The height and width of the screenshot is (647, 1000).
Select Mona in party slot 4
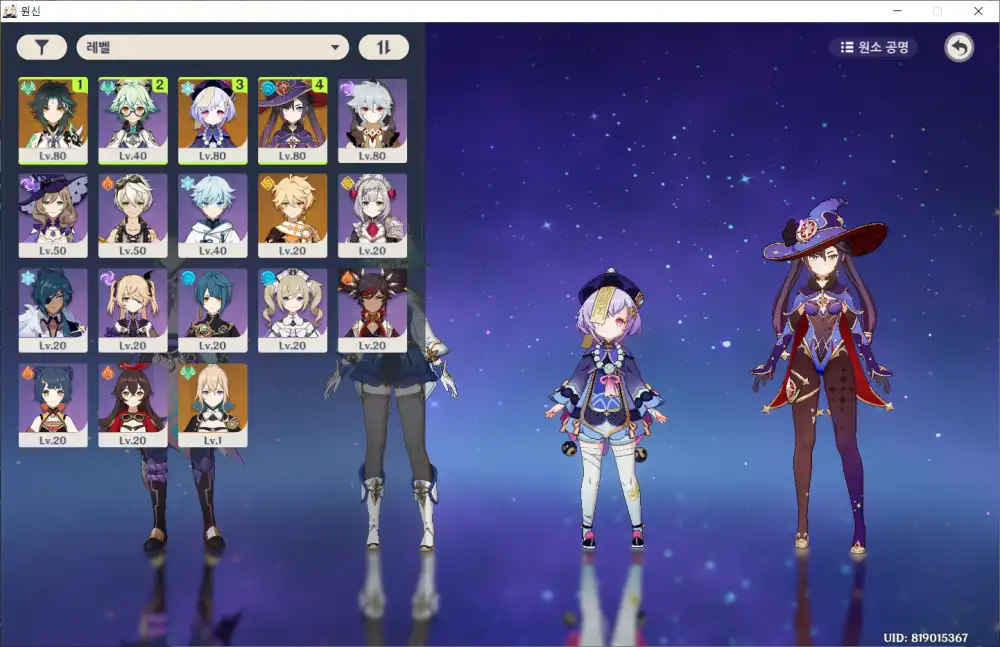293,120
